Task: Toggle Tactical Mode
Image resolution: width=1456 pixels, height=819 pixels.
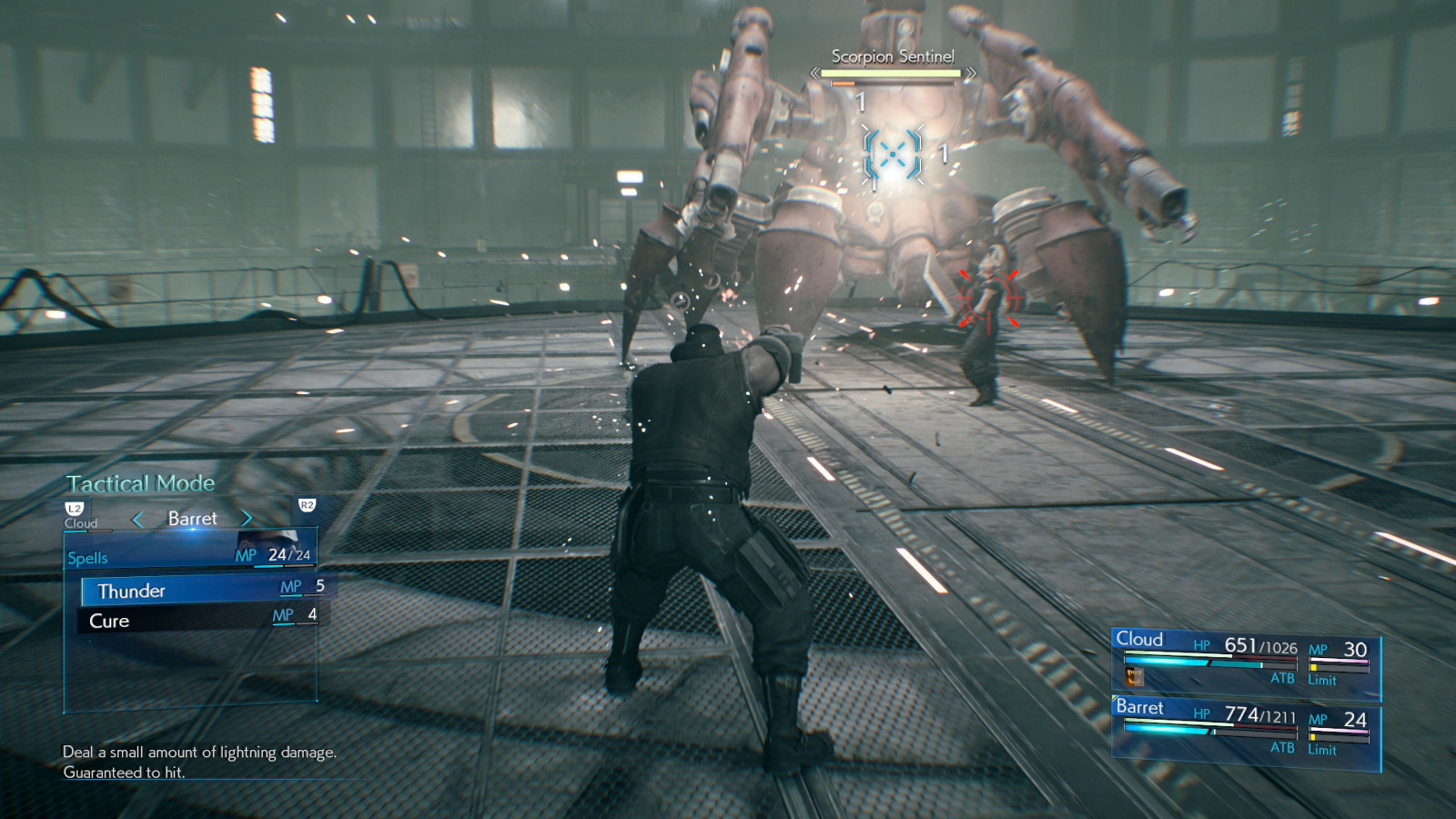Action: [x=140, y=483]
